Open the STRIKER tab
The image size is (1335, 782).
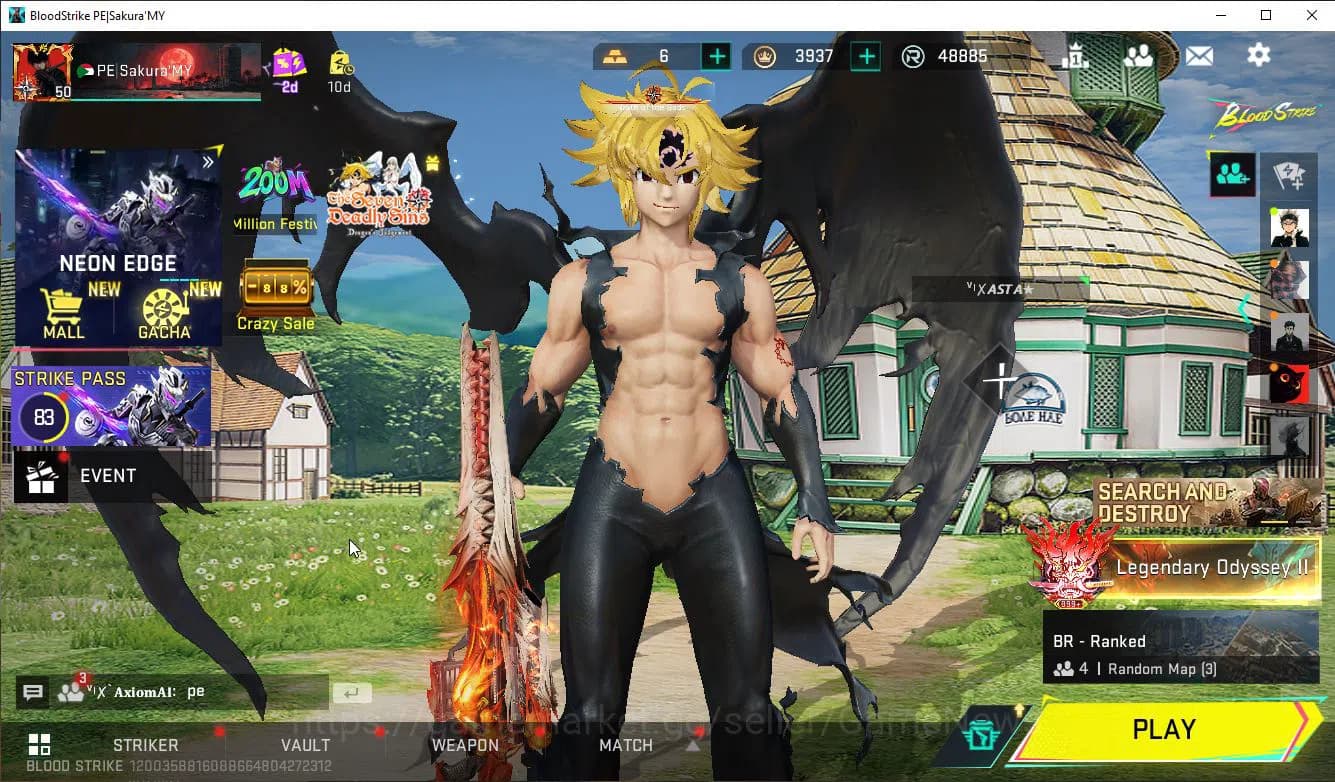click(146, 745)
